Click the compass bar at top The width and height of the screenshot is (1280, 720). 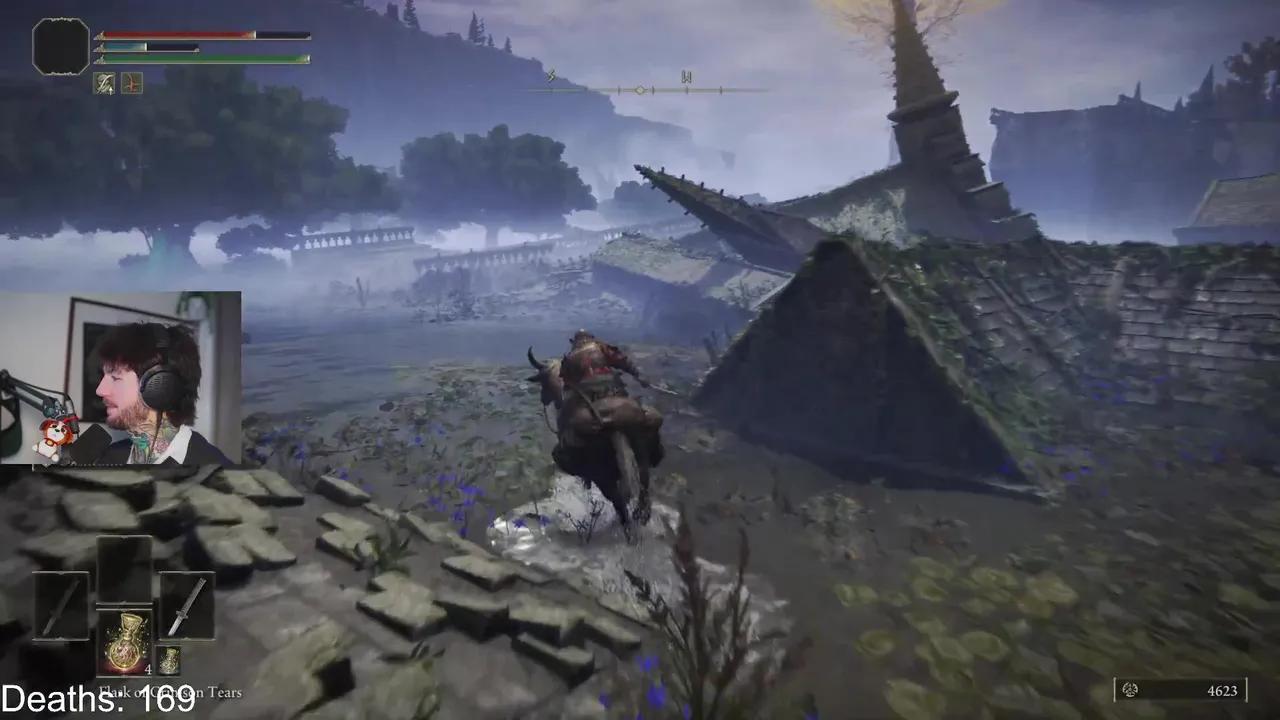pyautogui.click(x=640, y=90)
